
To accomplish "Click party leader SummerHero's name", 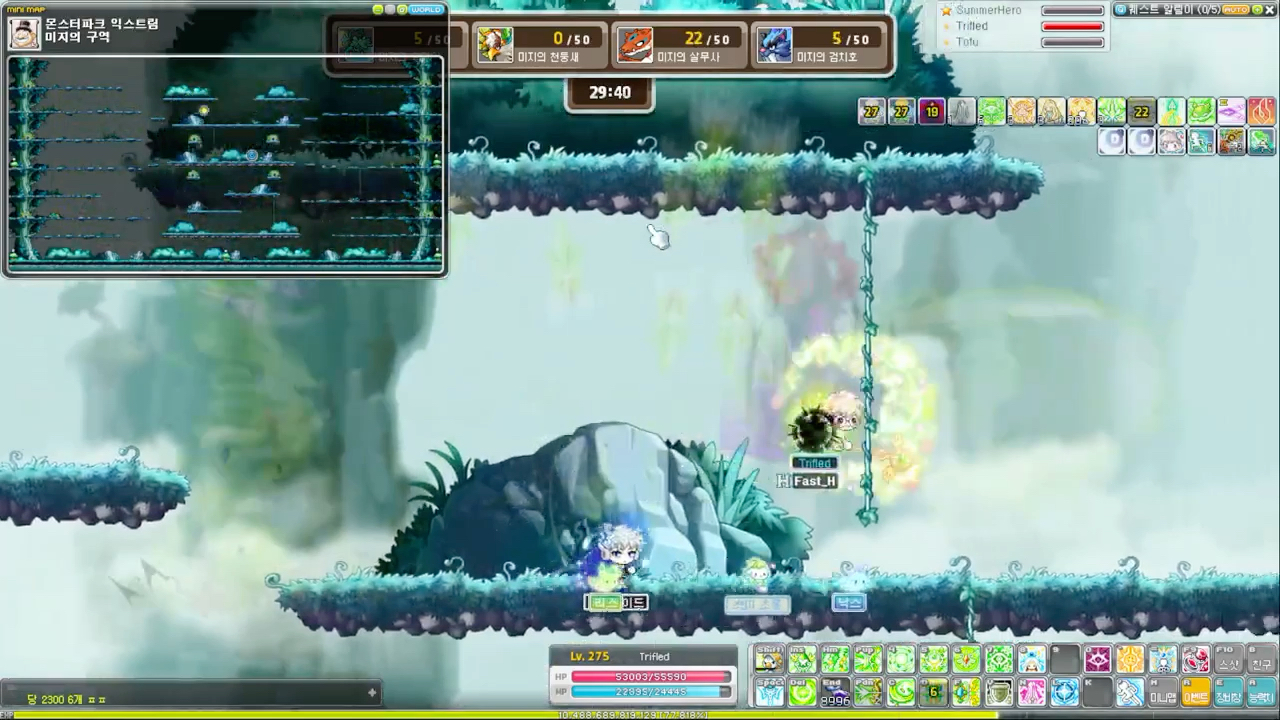I will 988,10.
